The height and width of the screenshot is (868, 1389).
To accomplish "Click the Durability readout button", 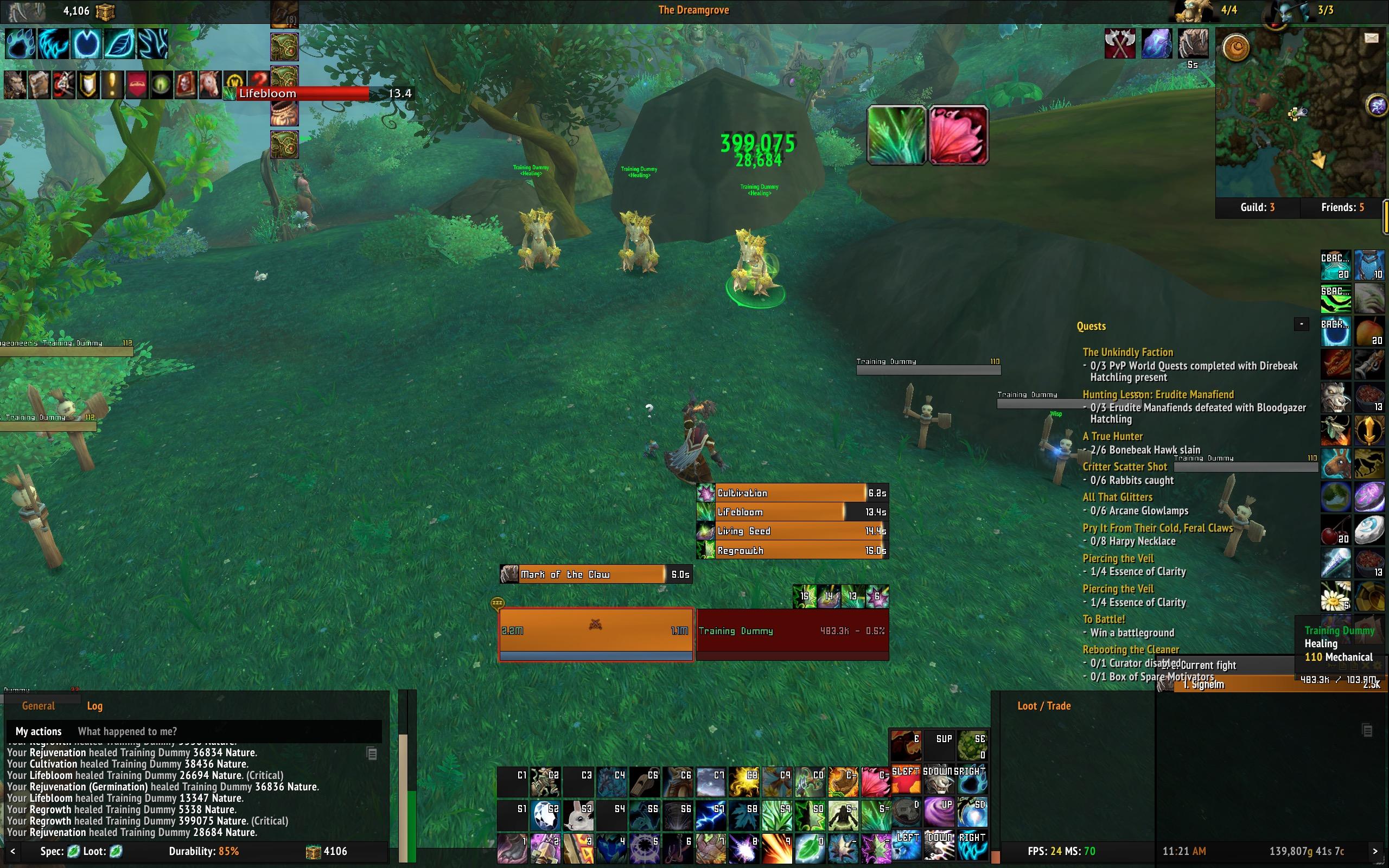I will click(x=204, y=851).
